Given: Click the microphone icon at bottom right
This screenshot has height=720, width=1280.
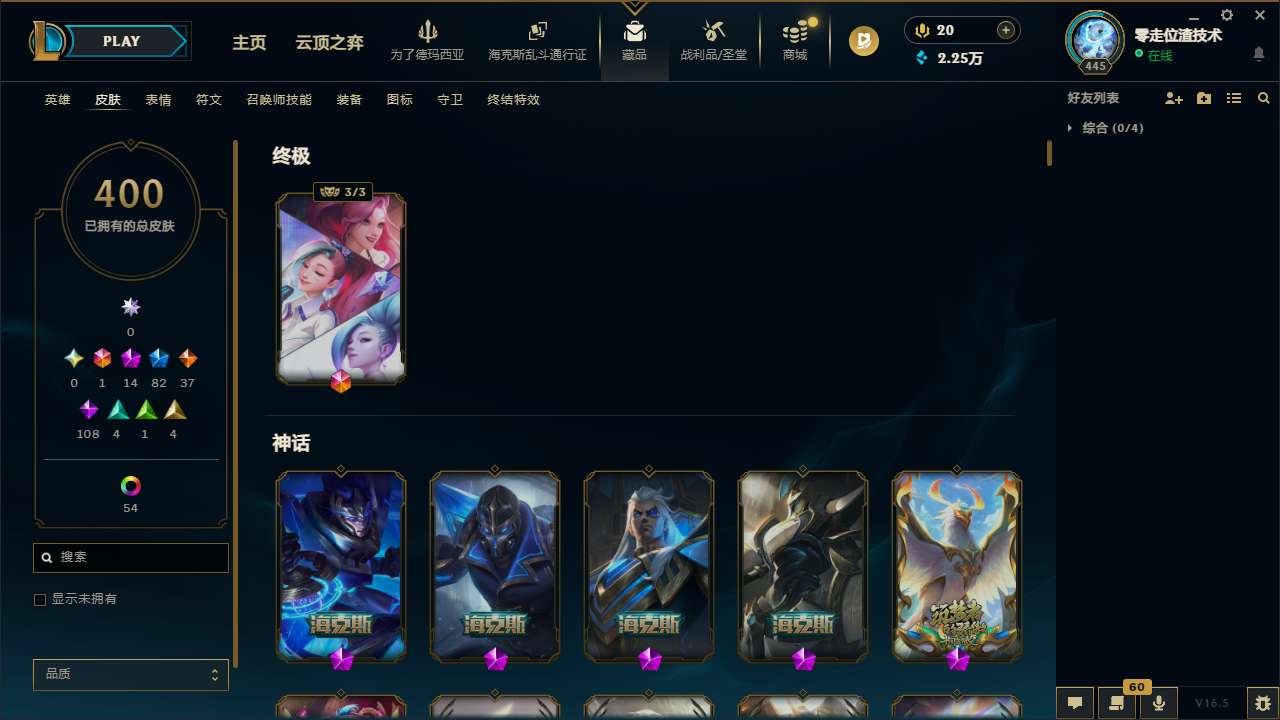Looking at the screenshot, I should pos(1160,703).
